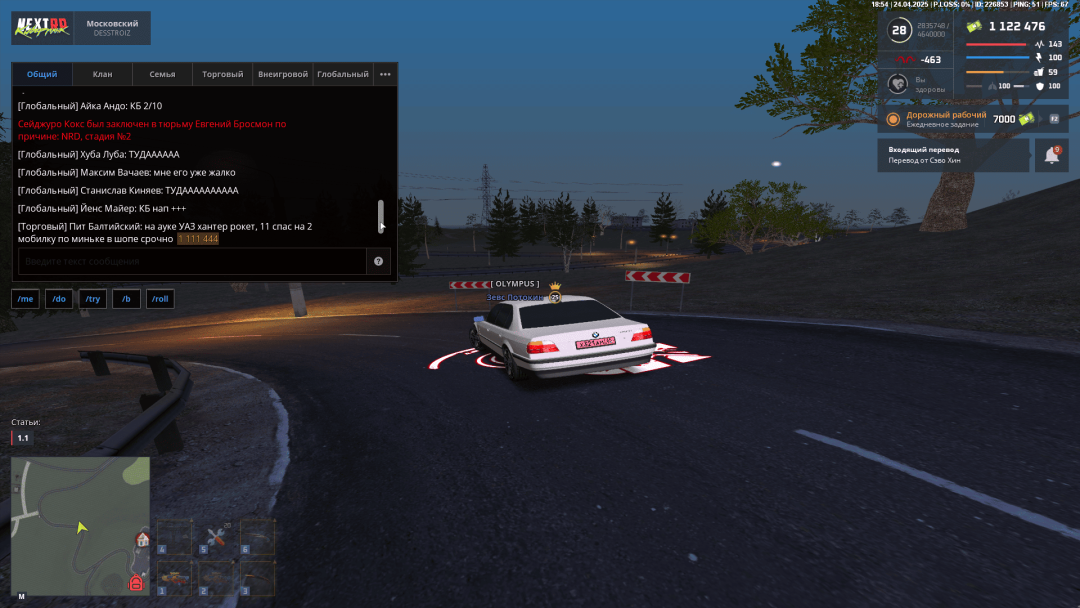This screenshot has width=1080, height=608.
Task: Select the /try command button
Action: [93, 299]
